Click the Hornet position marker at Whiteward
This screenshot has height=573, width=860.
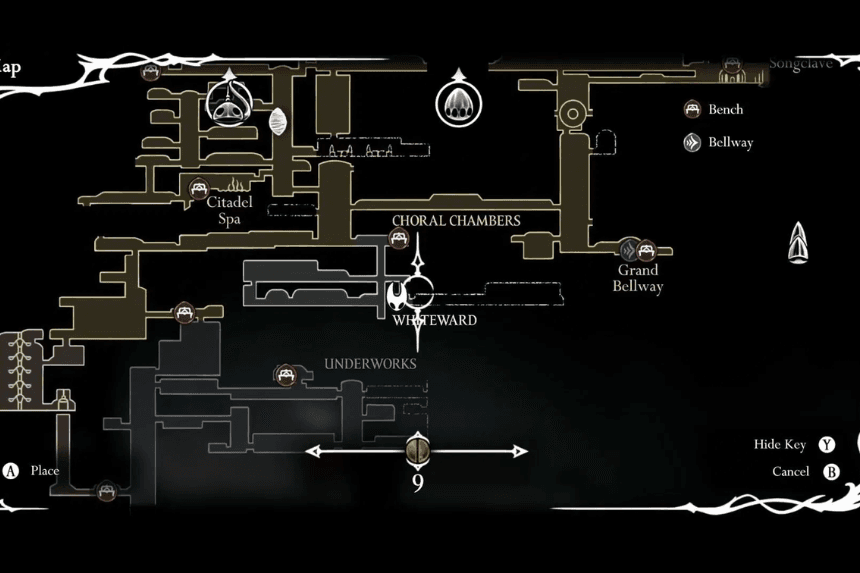click(399, 295)
